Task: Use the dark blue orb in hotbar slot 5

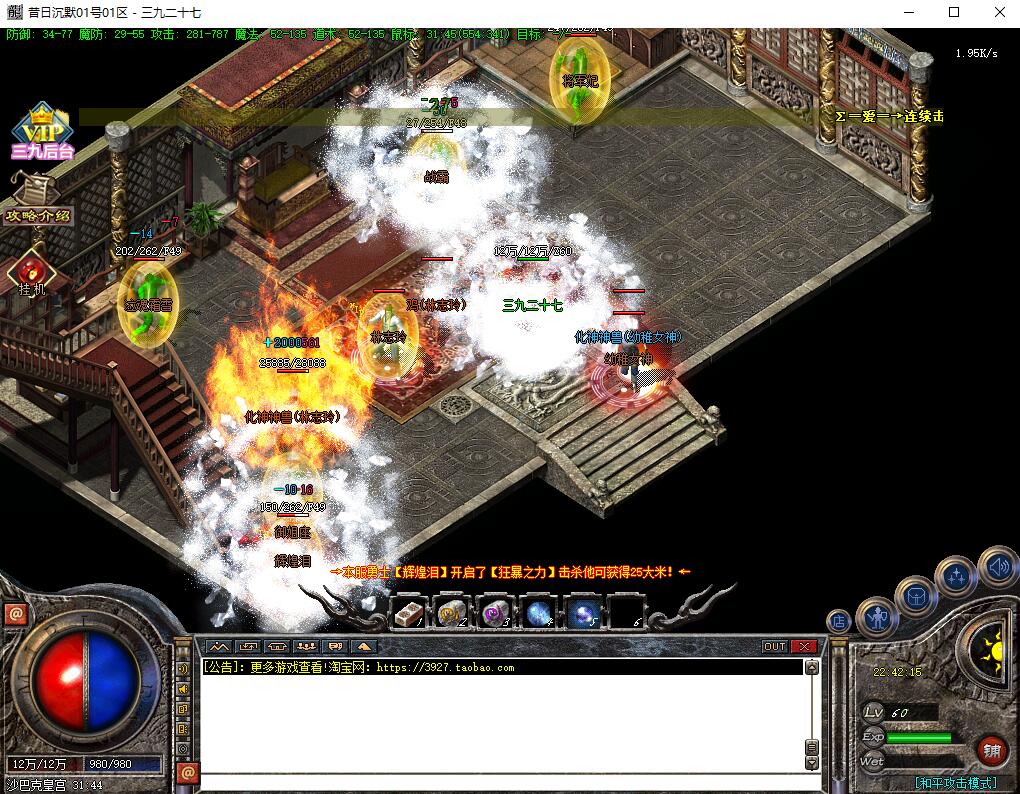Action: [583, 613]
